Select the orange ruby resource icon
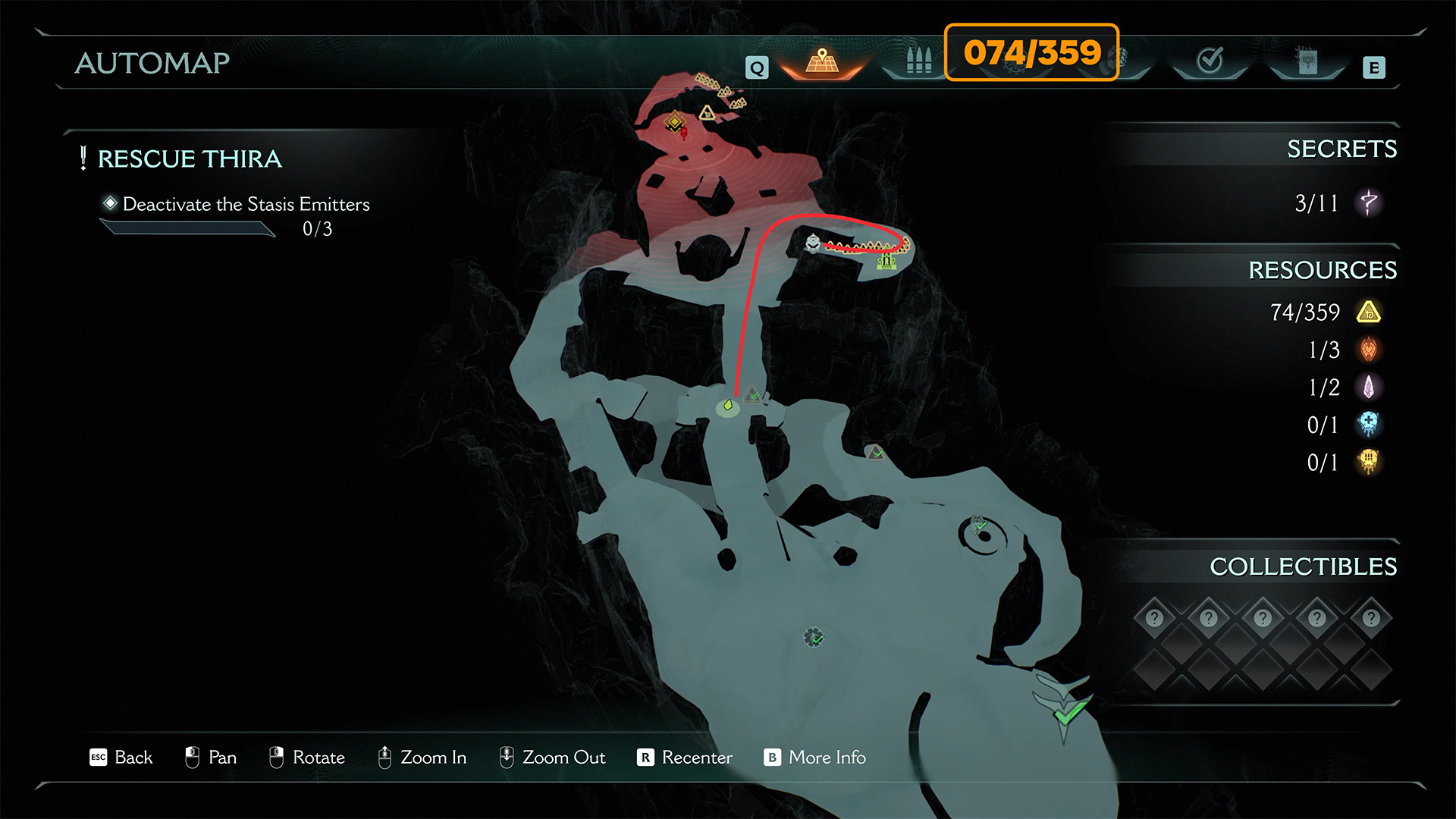Screen dimensions: 1456x819 [1369, 350]
